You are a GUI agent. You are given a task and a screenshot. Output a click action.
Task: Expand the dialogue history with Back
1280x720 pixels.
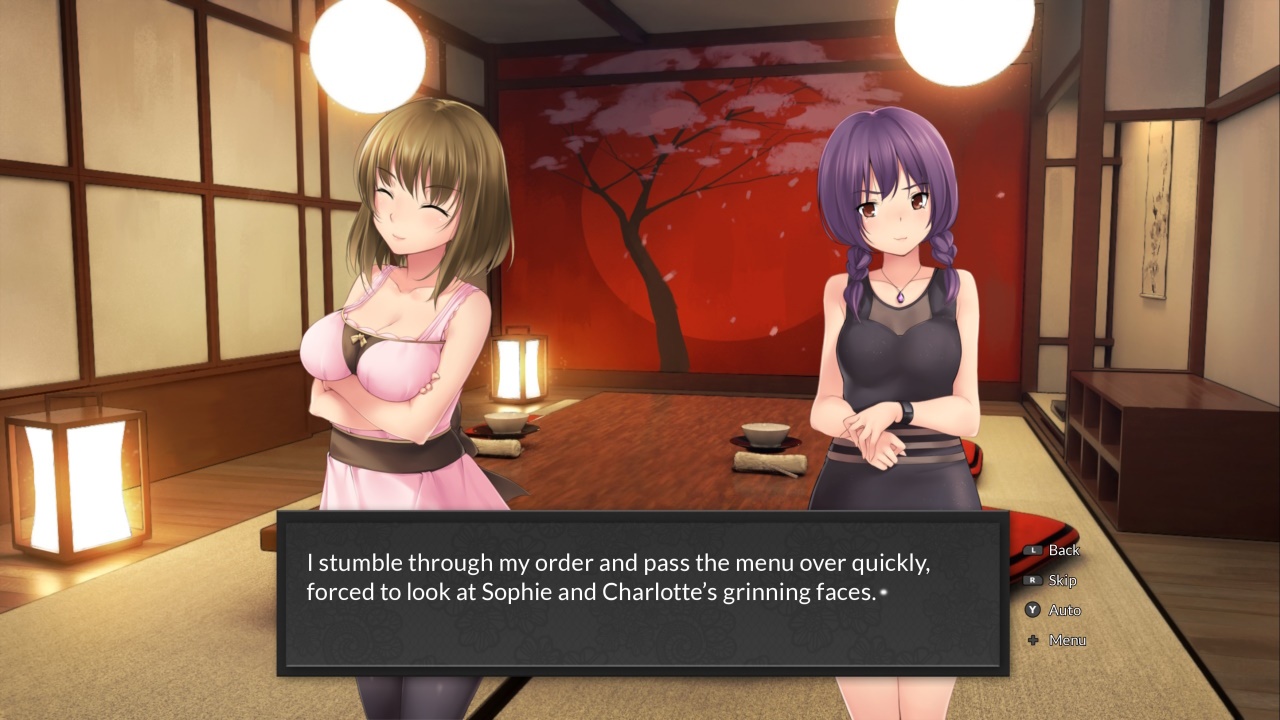coord(1064,550)
